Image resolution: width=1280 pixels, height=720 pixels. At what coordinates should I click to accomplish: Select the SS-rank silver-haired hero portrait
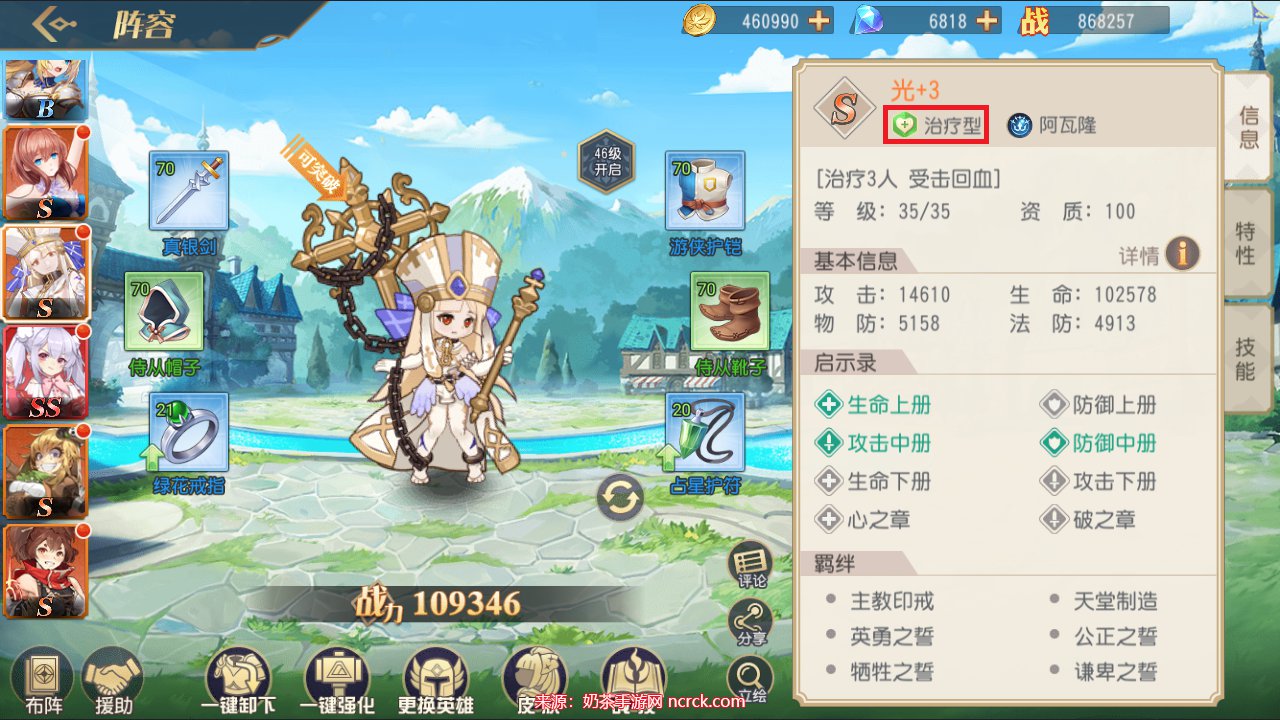click(x=45, y=372)
